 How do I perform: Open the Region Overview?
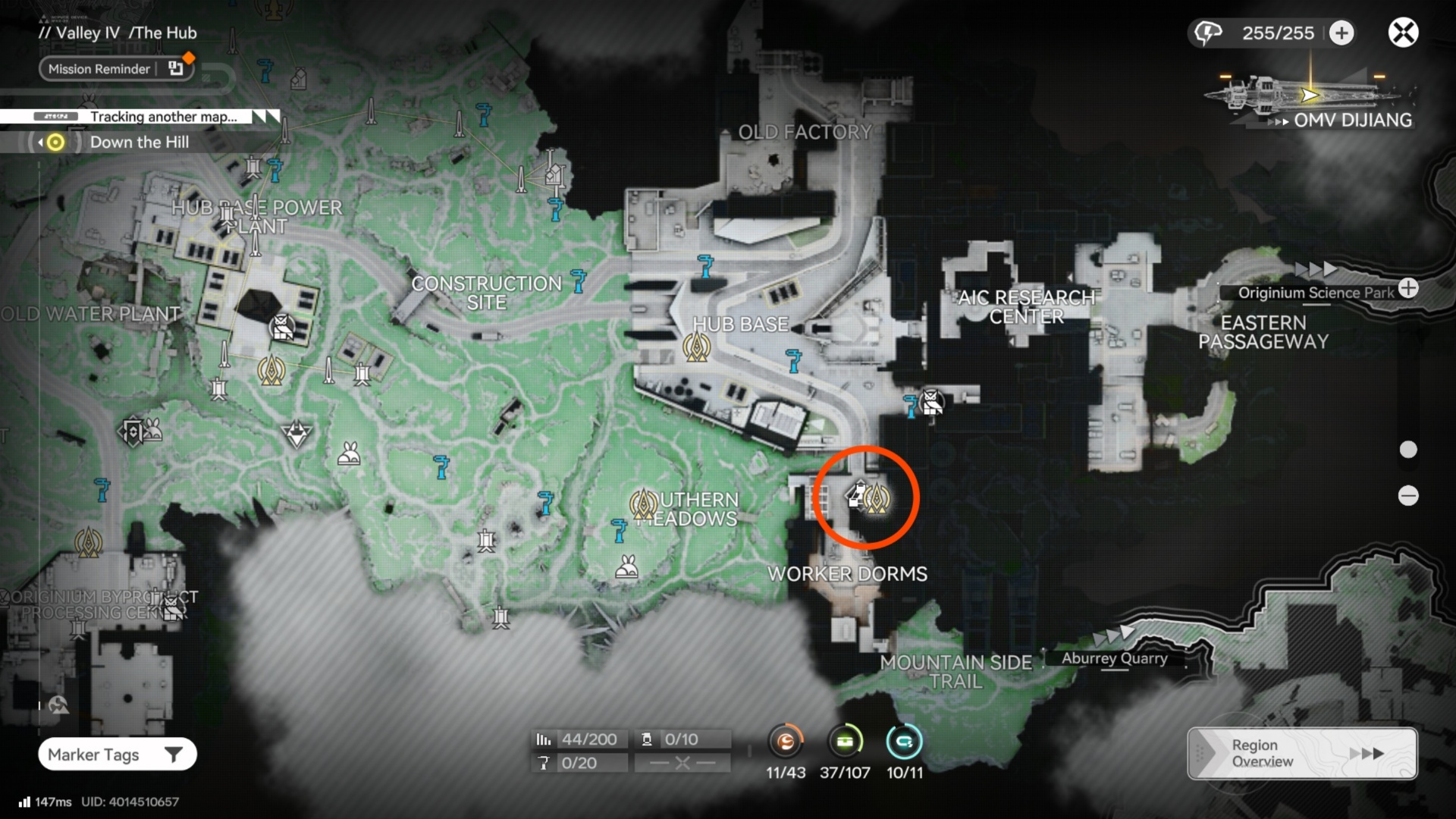tap(1301, 753)
